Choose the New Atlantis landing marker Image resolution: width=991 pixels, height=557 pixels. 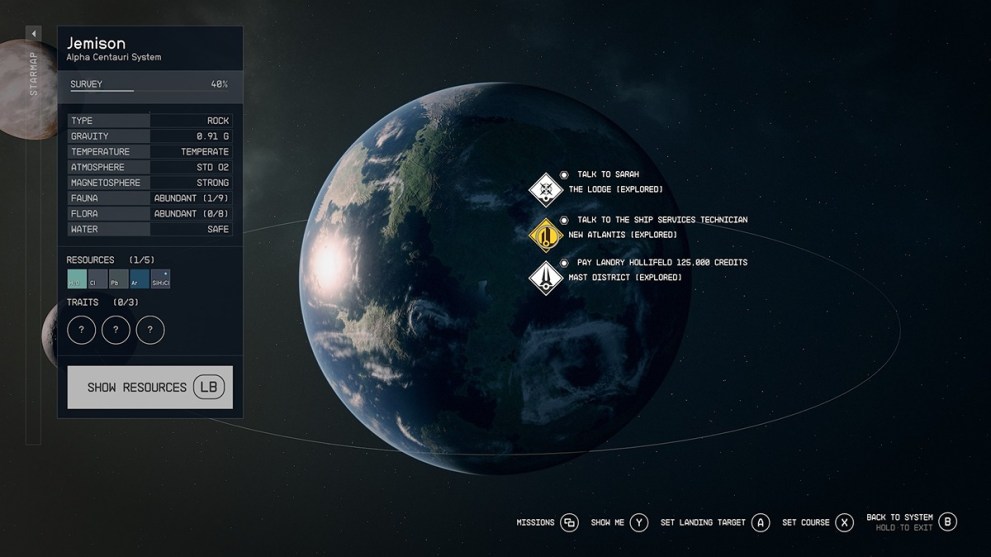pos(546,235)
